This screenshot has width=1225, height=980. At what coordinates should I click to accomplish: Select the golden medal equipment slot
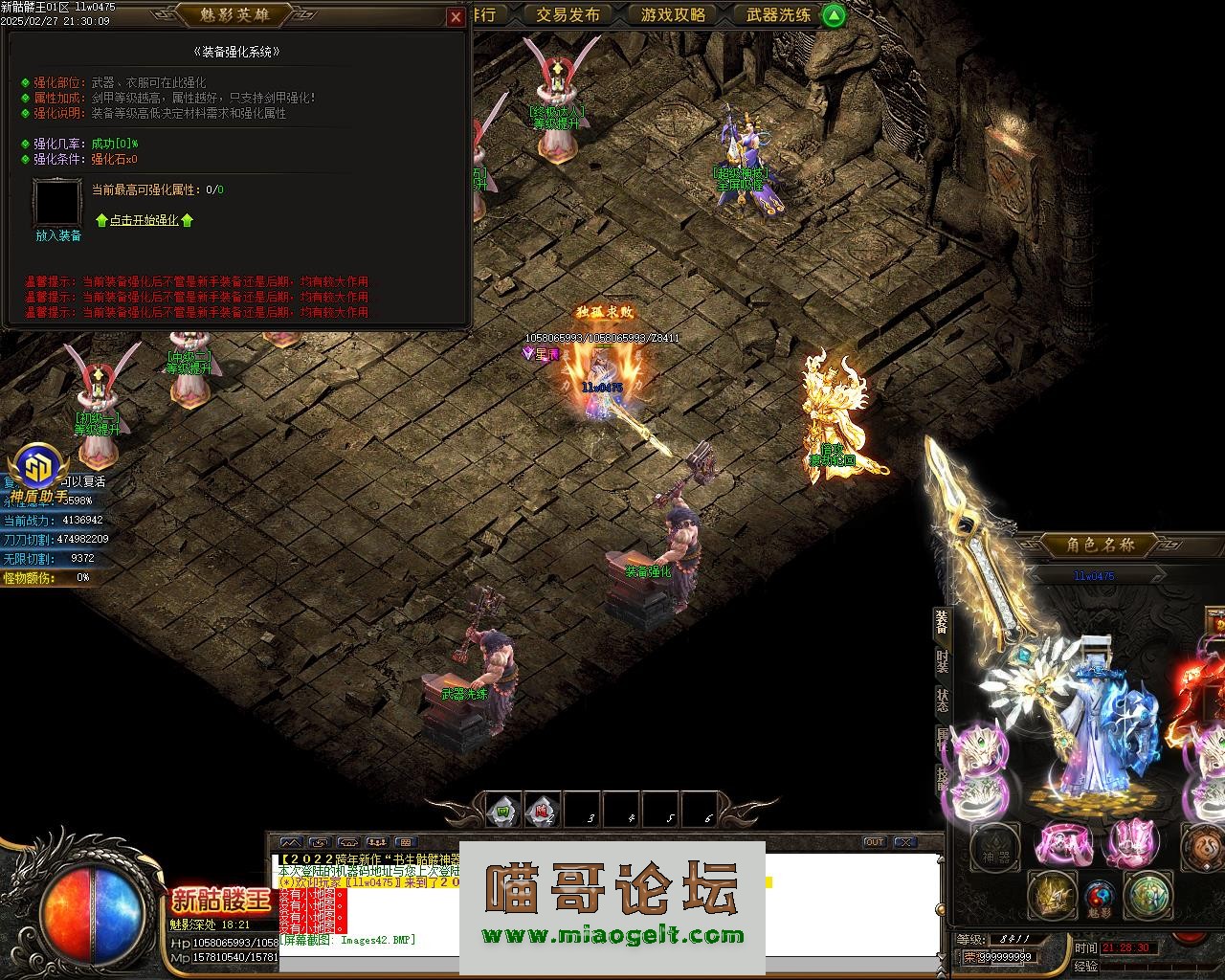pyautogui.click(x=1052, y=896)
